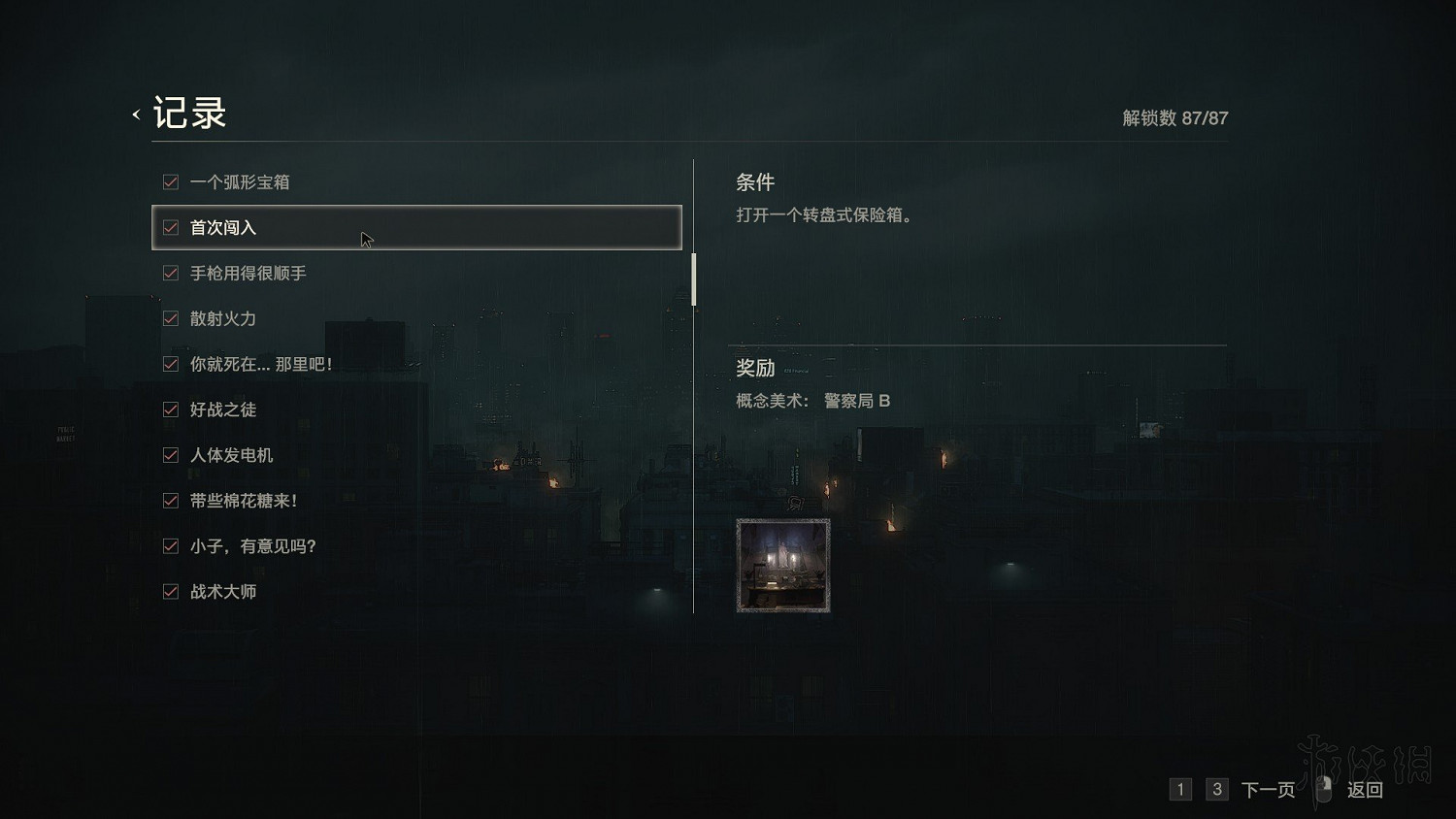Toggle the checkbox beside 好战之徒
1456x819 pixels.
pos(170,409)
